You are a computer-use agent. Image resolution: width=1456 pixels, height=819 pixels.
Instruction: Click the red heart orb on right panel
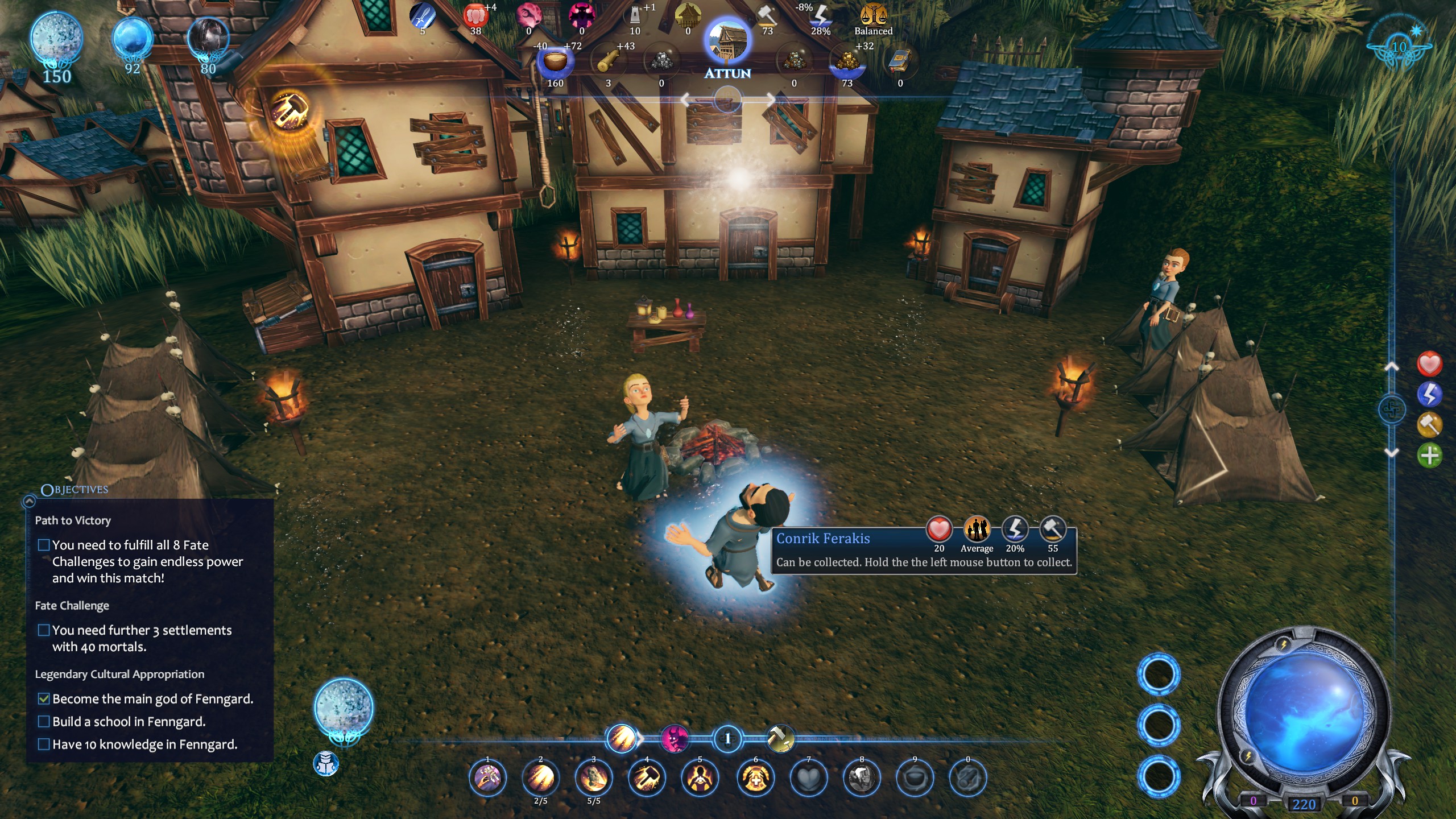click(1429, 364)
